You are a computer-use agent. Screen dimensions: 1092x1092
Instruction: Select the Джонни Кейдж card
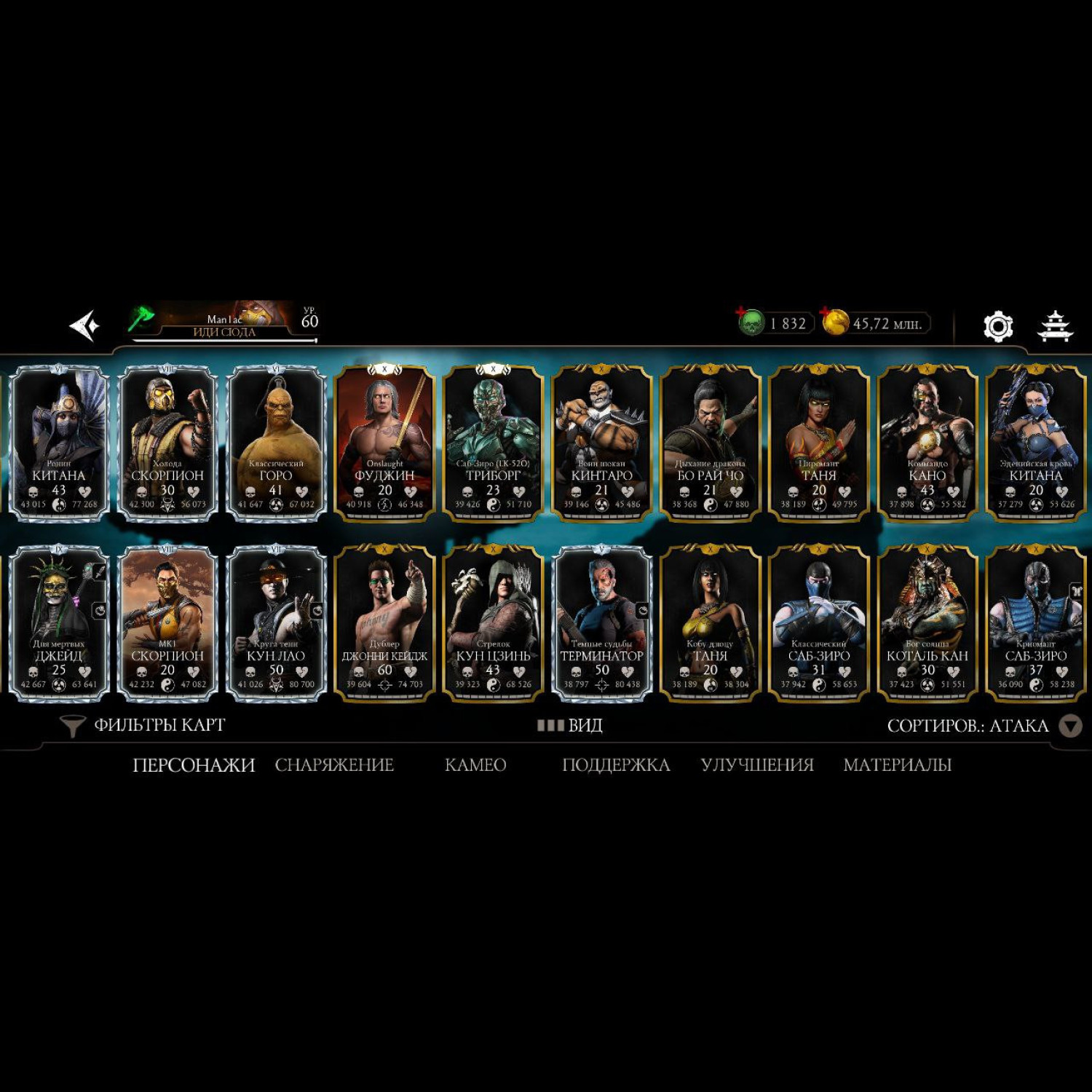click(384, 623)
